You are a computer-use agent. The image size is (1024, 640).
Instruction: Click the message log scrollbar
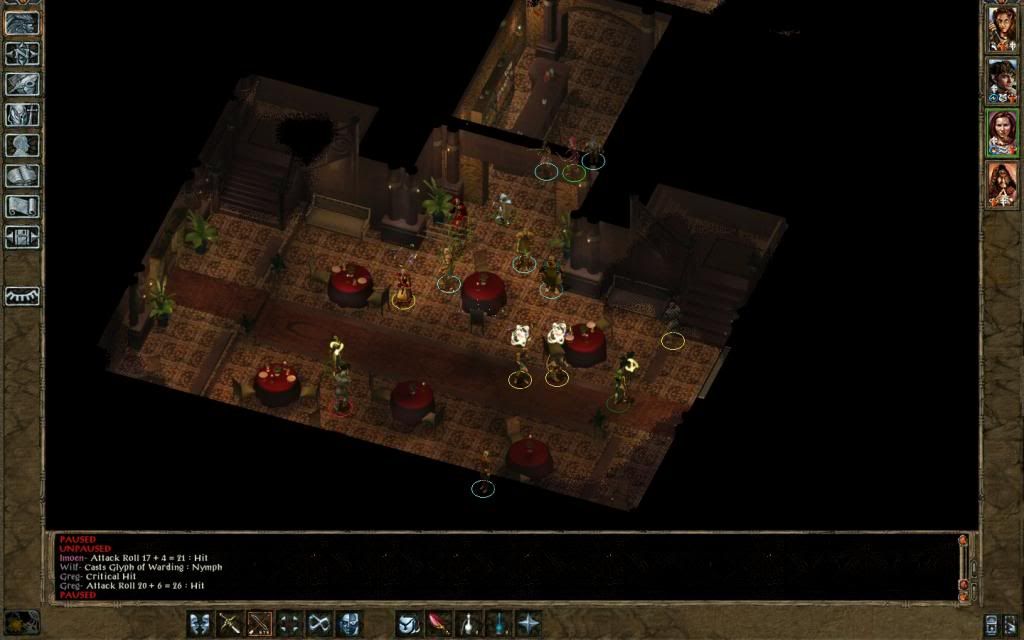tap(963, 567)
